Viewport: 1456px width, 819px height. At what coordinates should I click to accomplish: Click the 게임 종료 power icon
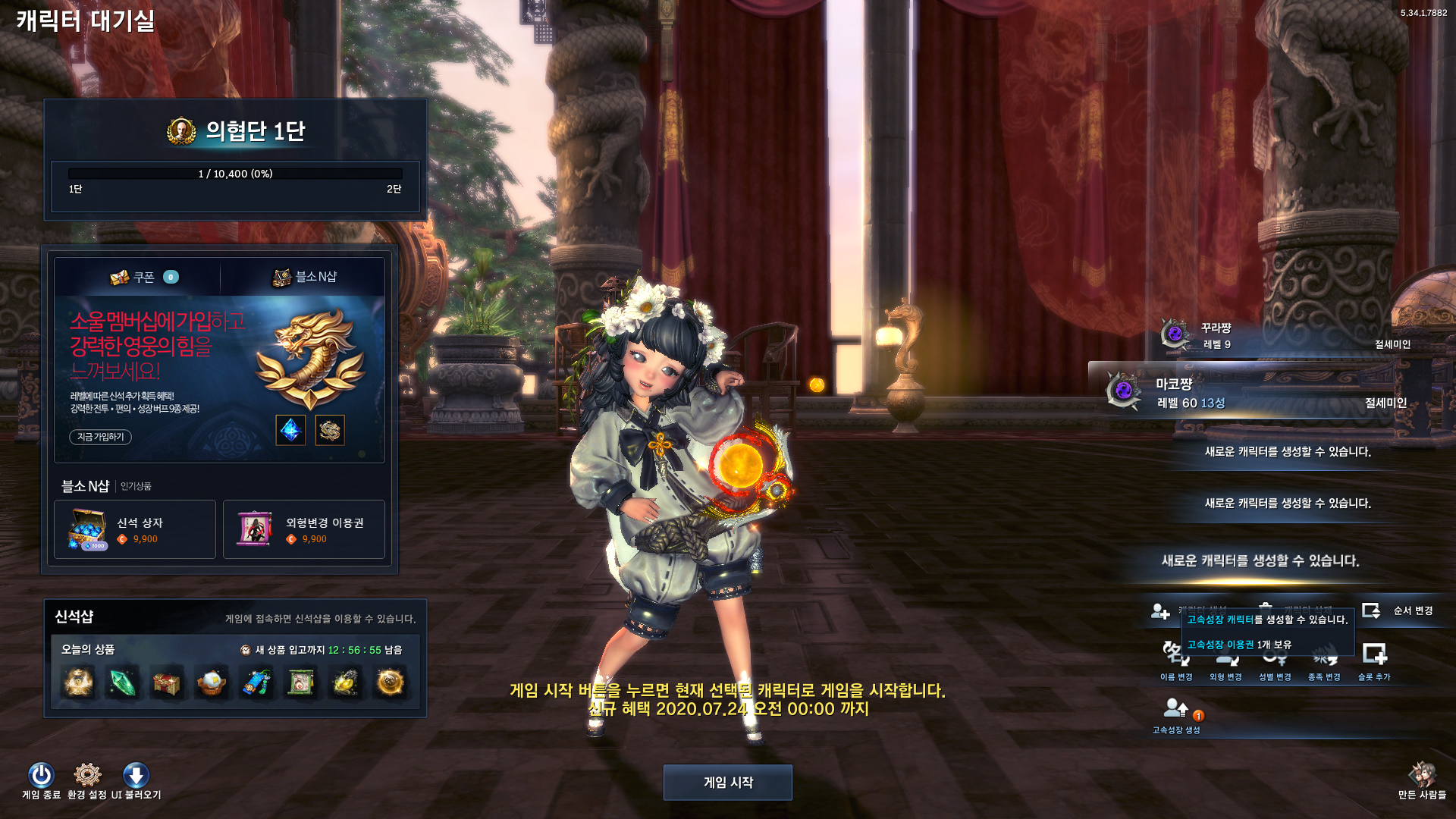pos(41,776)
